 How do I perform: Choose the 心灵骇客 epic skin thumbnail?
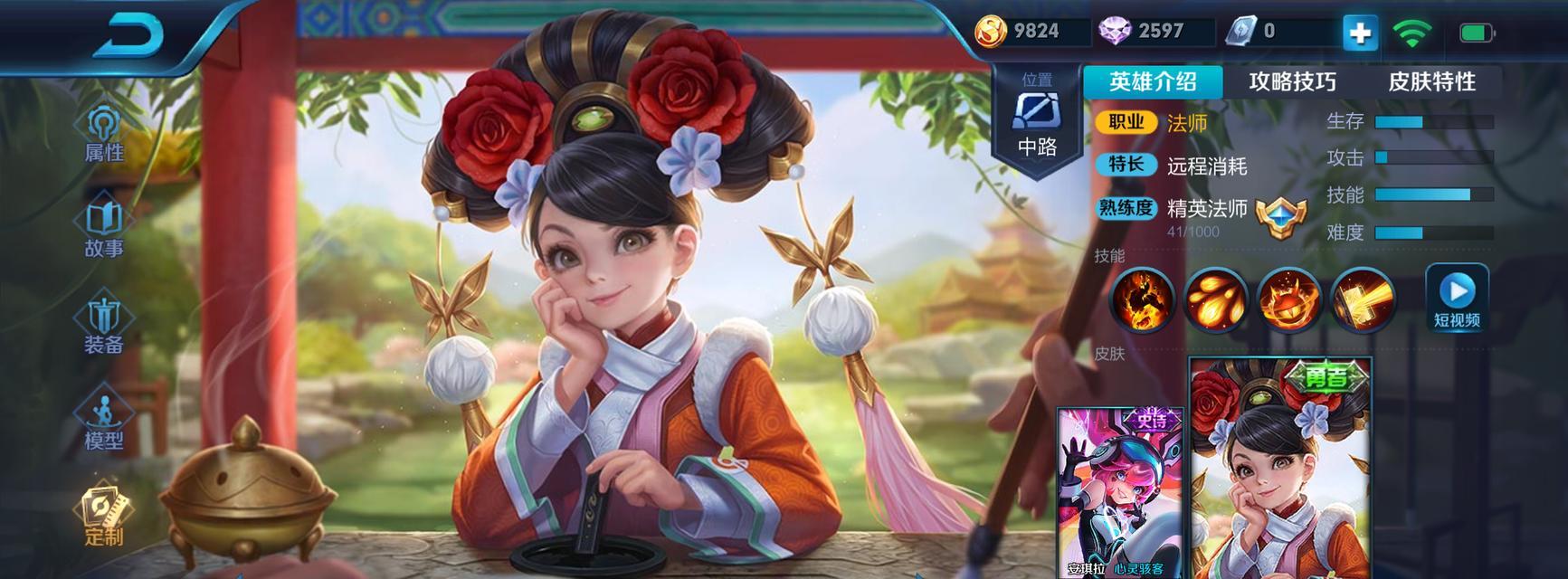(1120, 493)
